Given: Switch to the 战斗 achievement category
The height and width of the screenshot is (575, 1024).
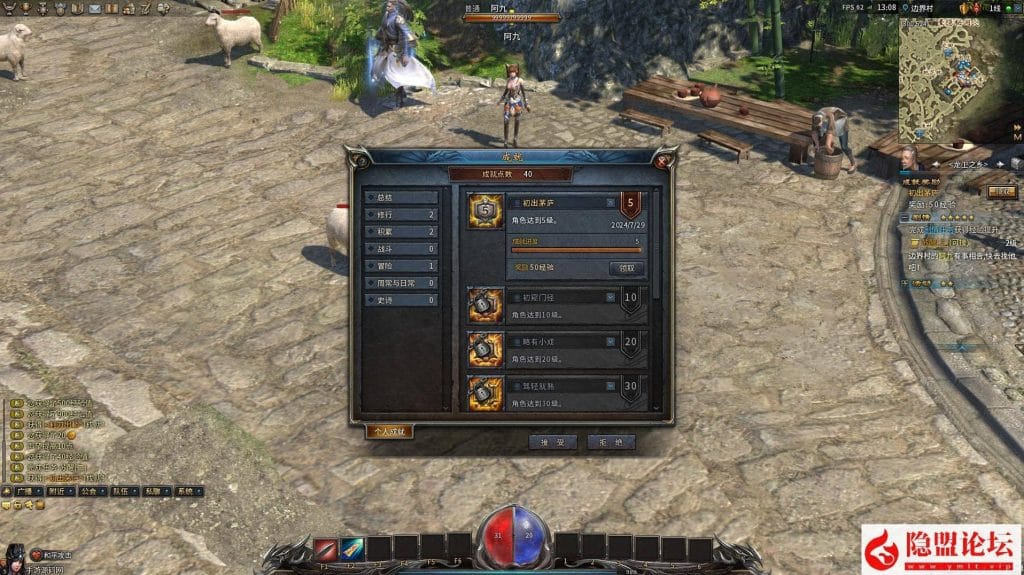Looking at the screenshot, I should (400, 249).
